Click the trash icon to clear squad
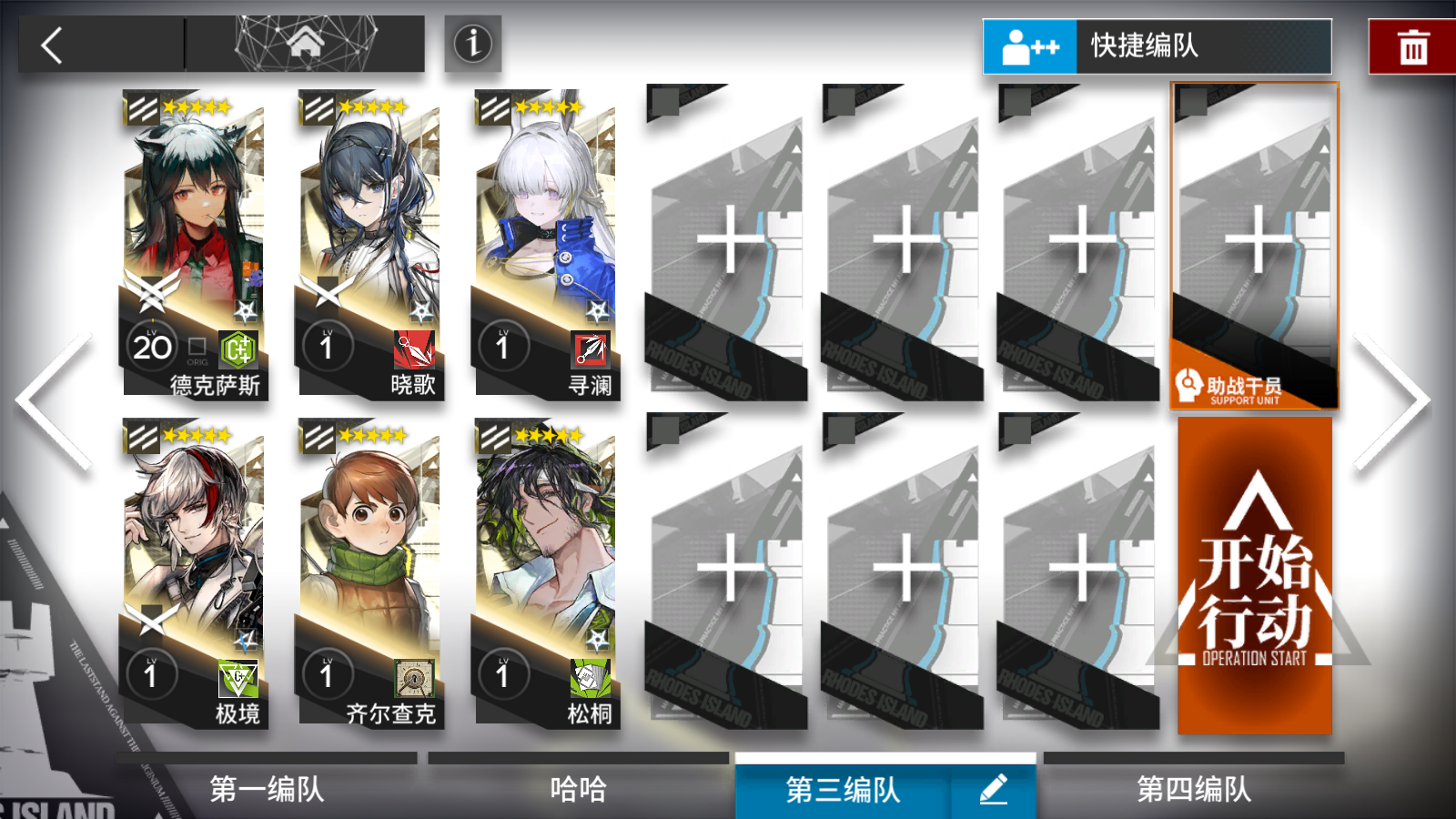 [1411, 45]
